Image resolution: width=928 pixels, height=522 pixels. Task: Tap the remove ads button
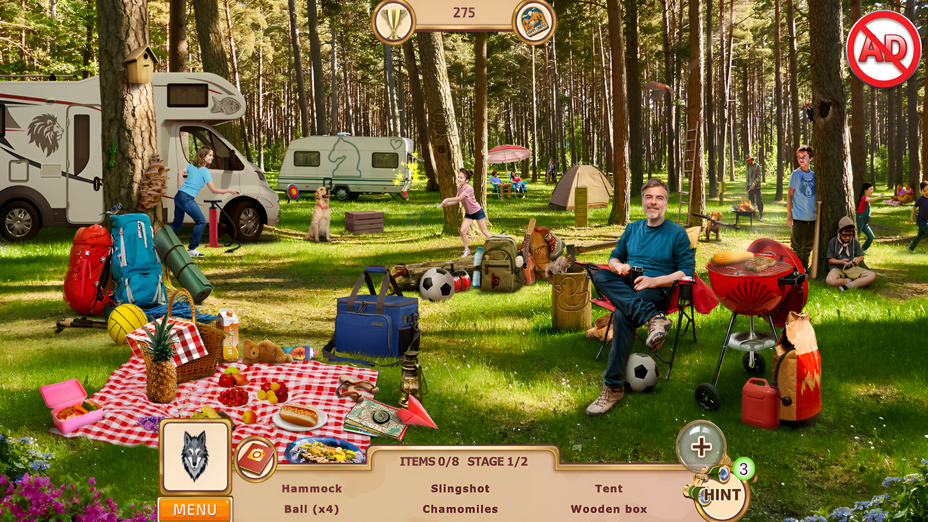(x=883, y=50)
